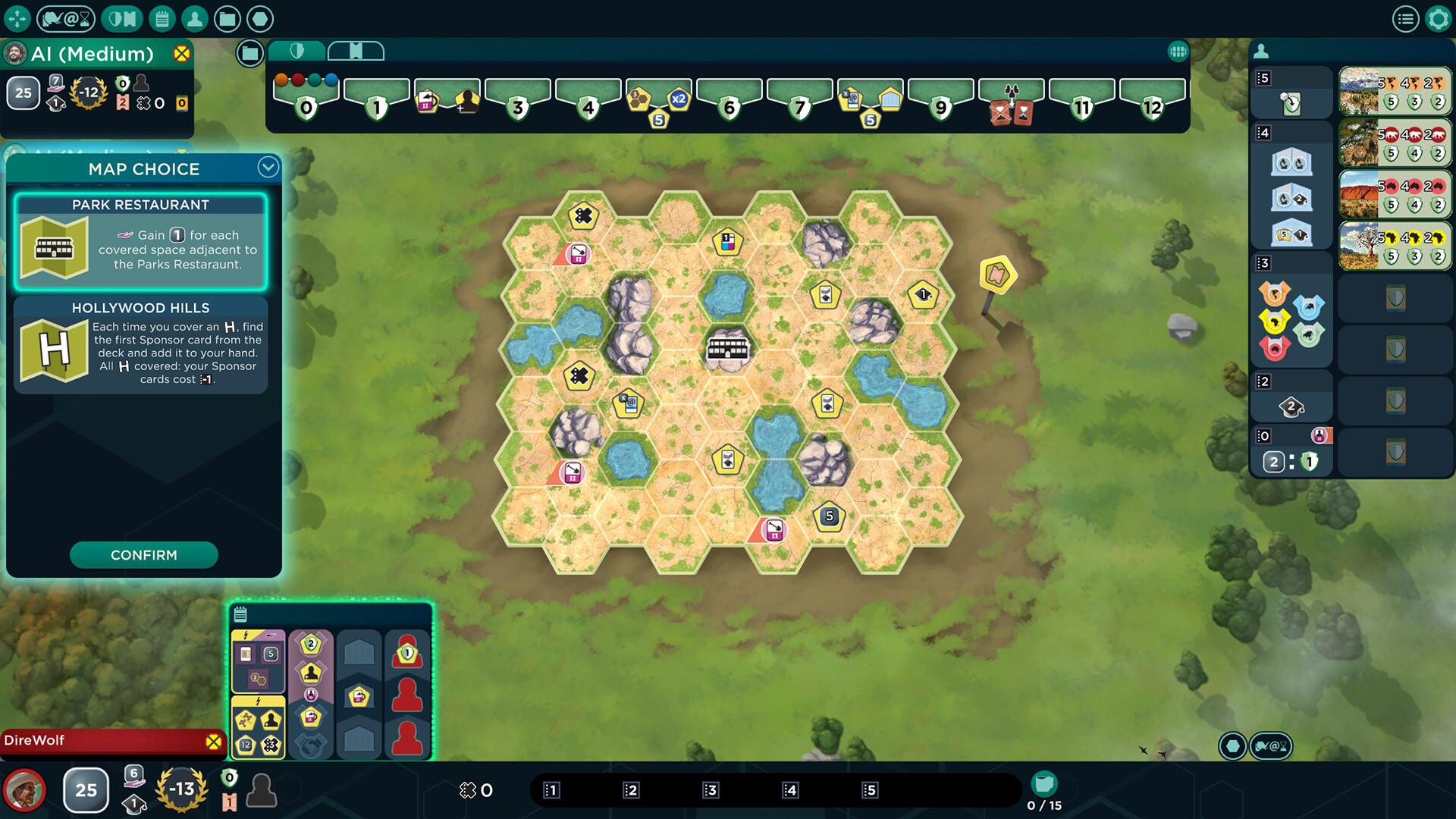Expand the circled folder icon left of score track

tap(249, 54)
